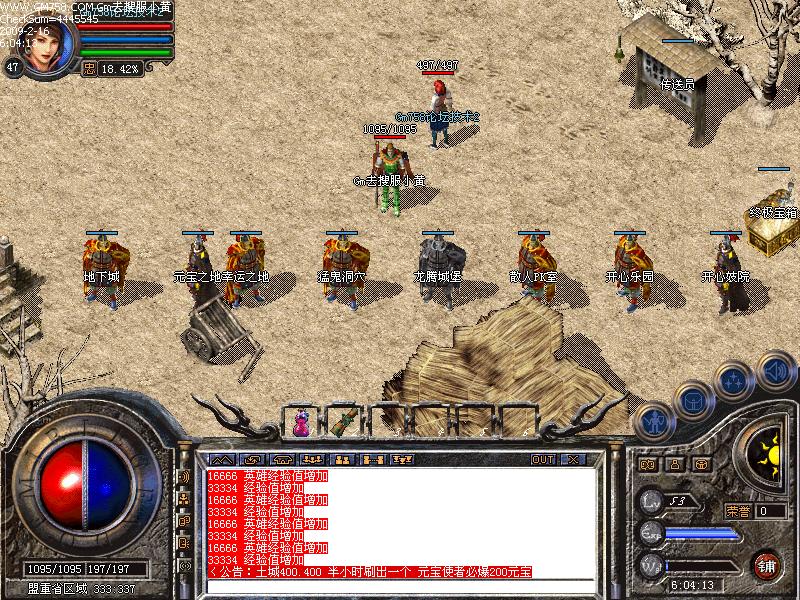Click the 忠 loyalty icon under portrait

(88, 69)
